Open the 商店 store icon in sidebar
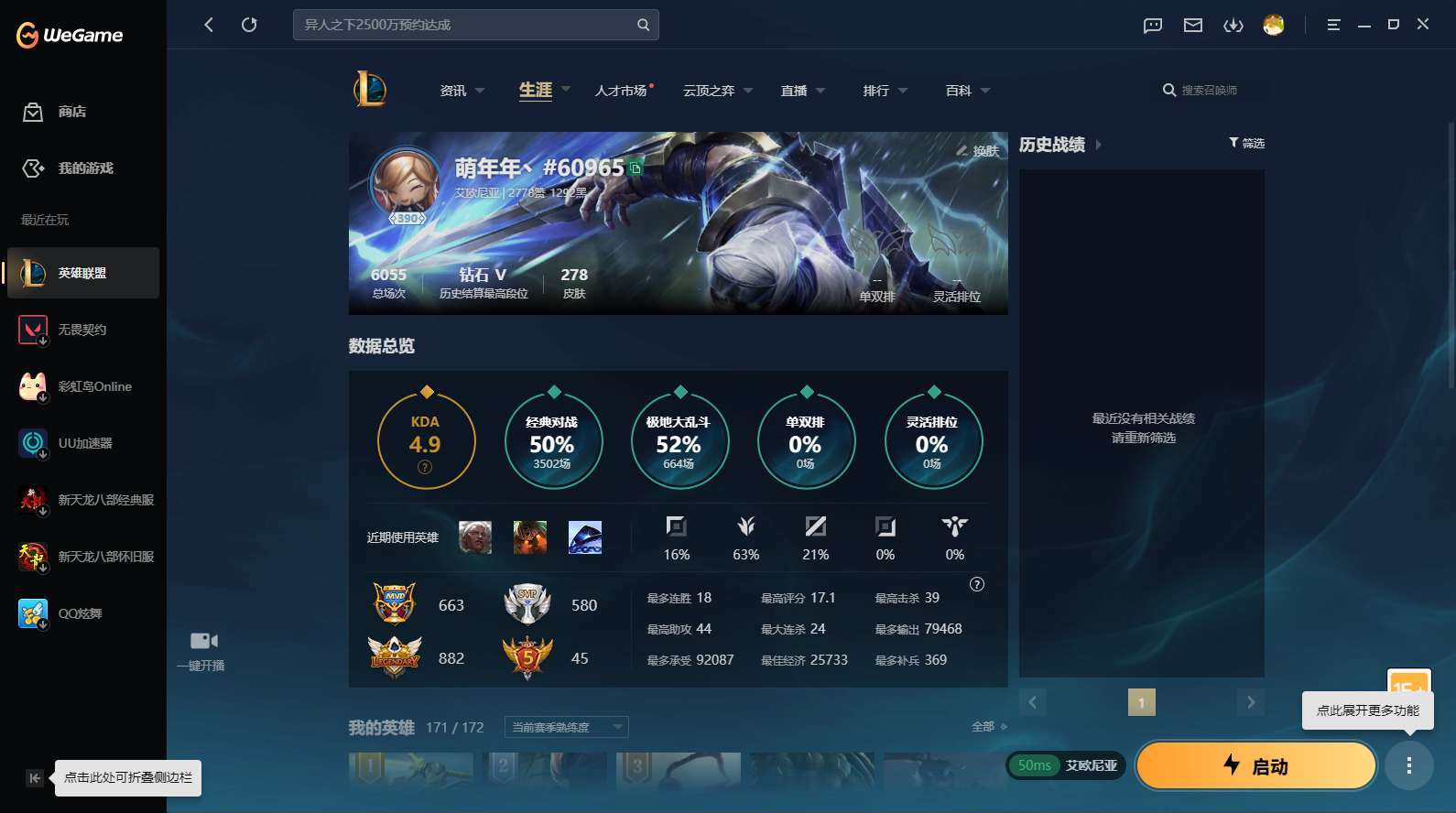 [33, 112]
